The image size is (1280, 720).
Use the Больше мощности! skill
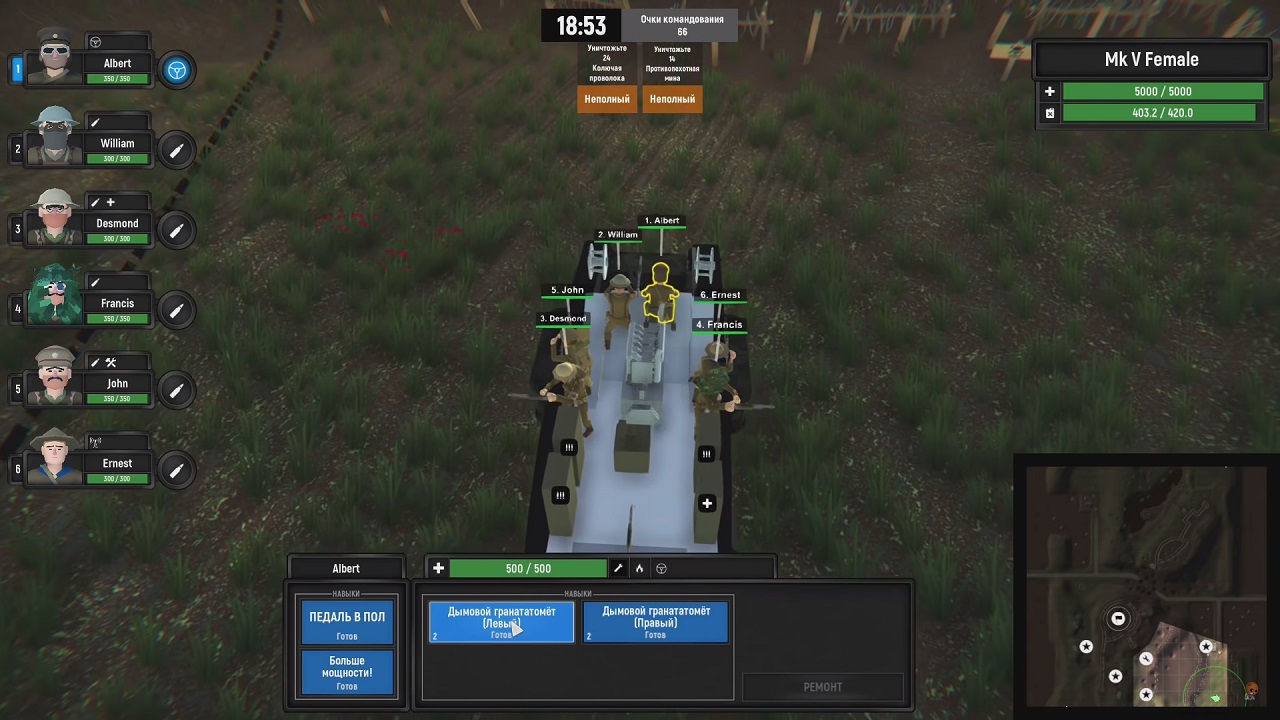pos(347,672)
